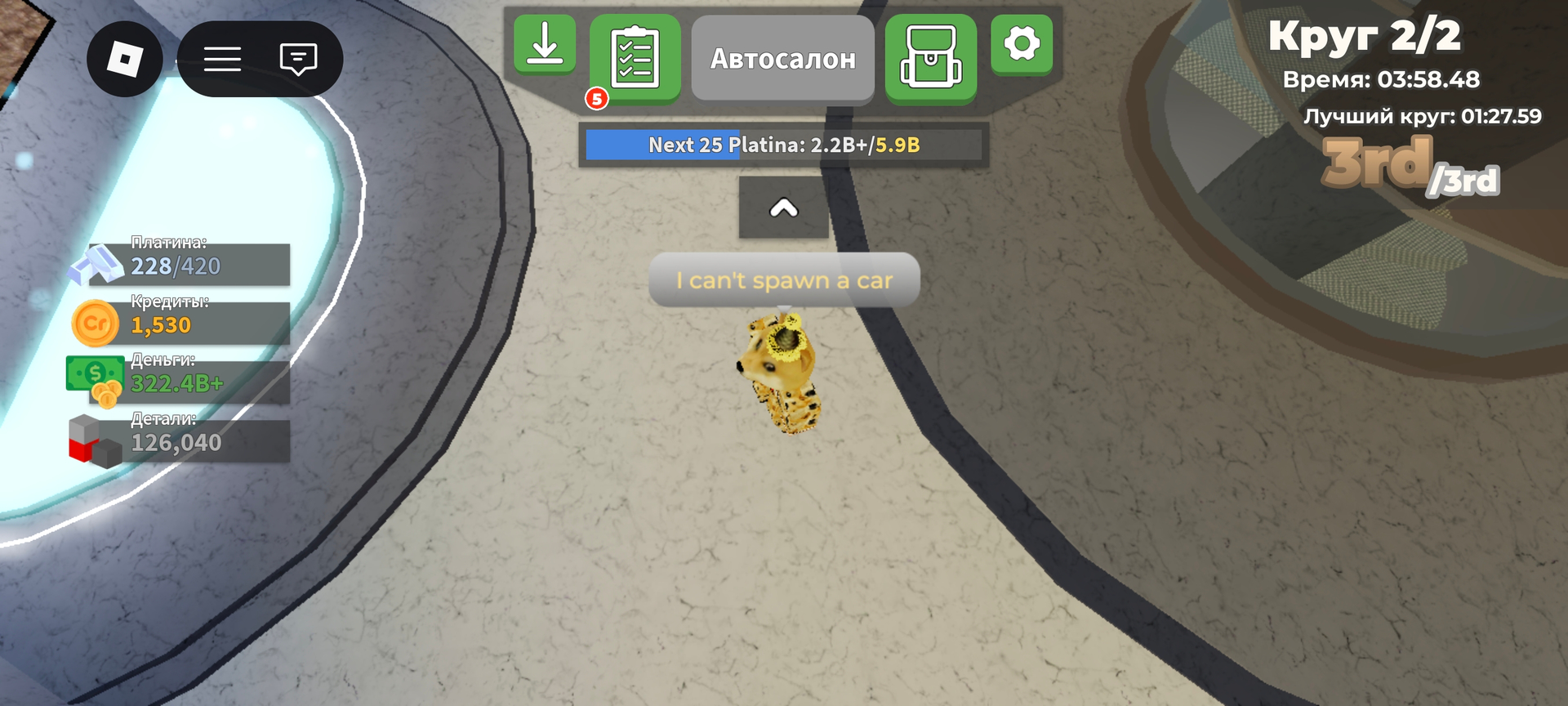This screenshot has height=706, width=1568.
Task: Open the in-game chat bubble icon
Action: click(x=297, y=60)
